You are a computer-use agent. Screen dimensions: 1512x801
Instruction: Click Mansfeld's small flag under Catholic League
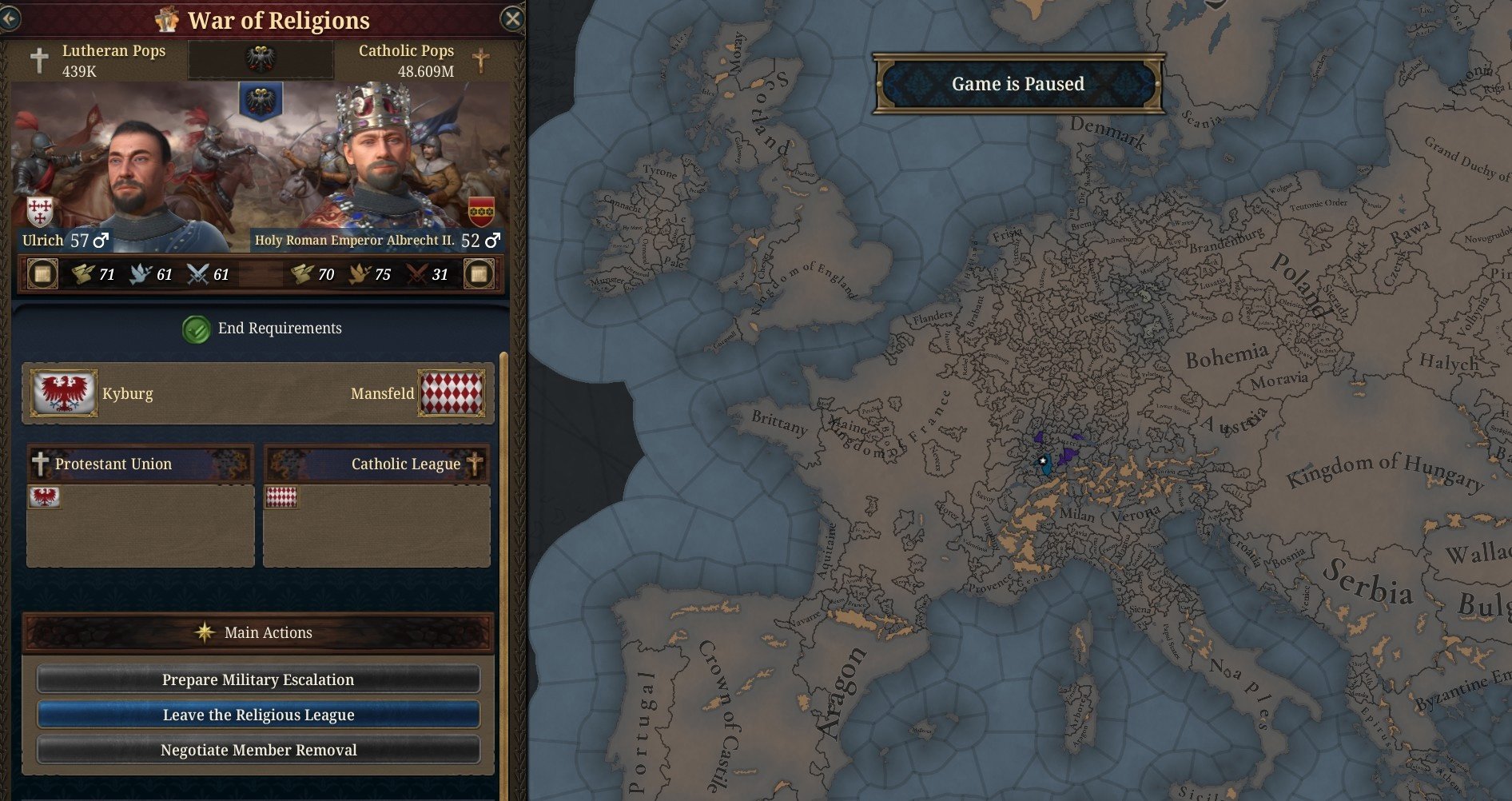click(281, 497)
